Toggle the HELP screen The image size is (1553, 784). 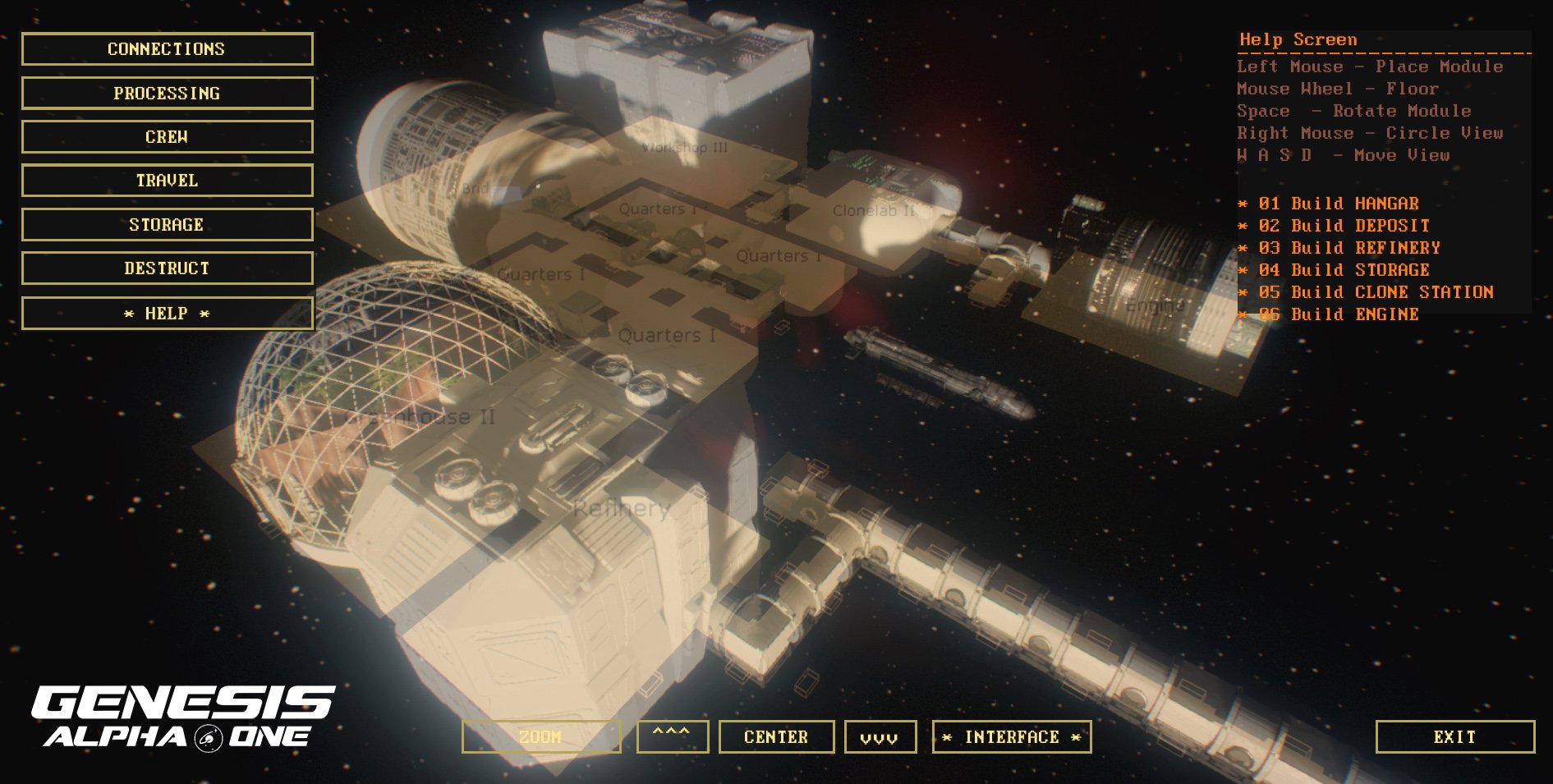165,313
